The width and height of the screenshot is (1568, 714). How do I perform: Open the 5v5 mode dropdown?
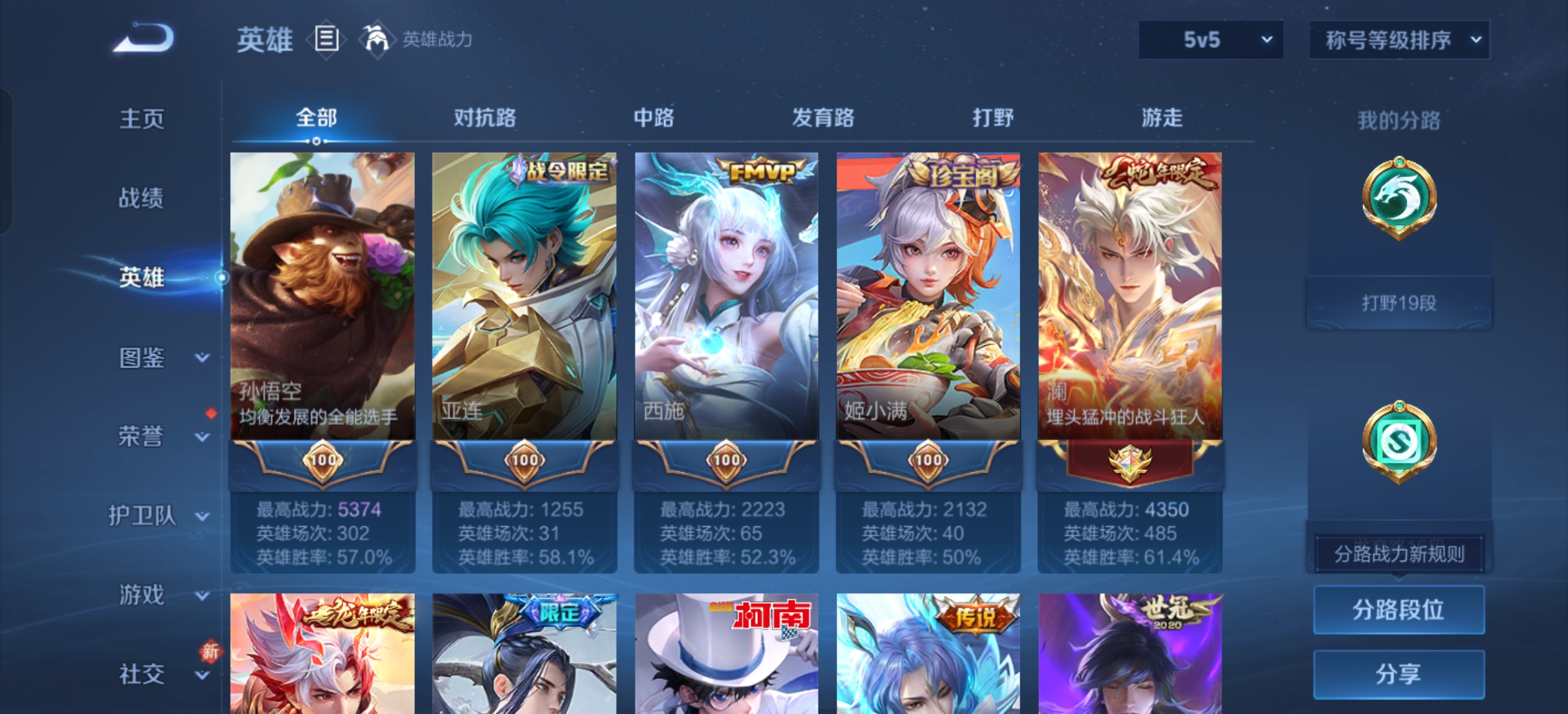click(x=1210, y=40)
